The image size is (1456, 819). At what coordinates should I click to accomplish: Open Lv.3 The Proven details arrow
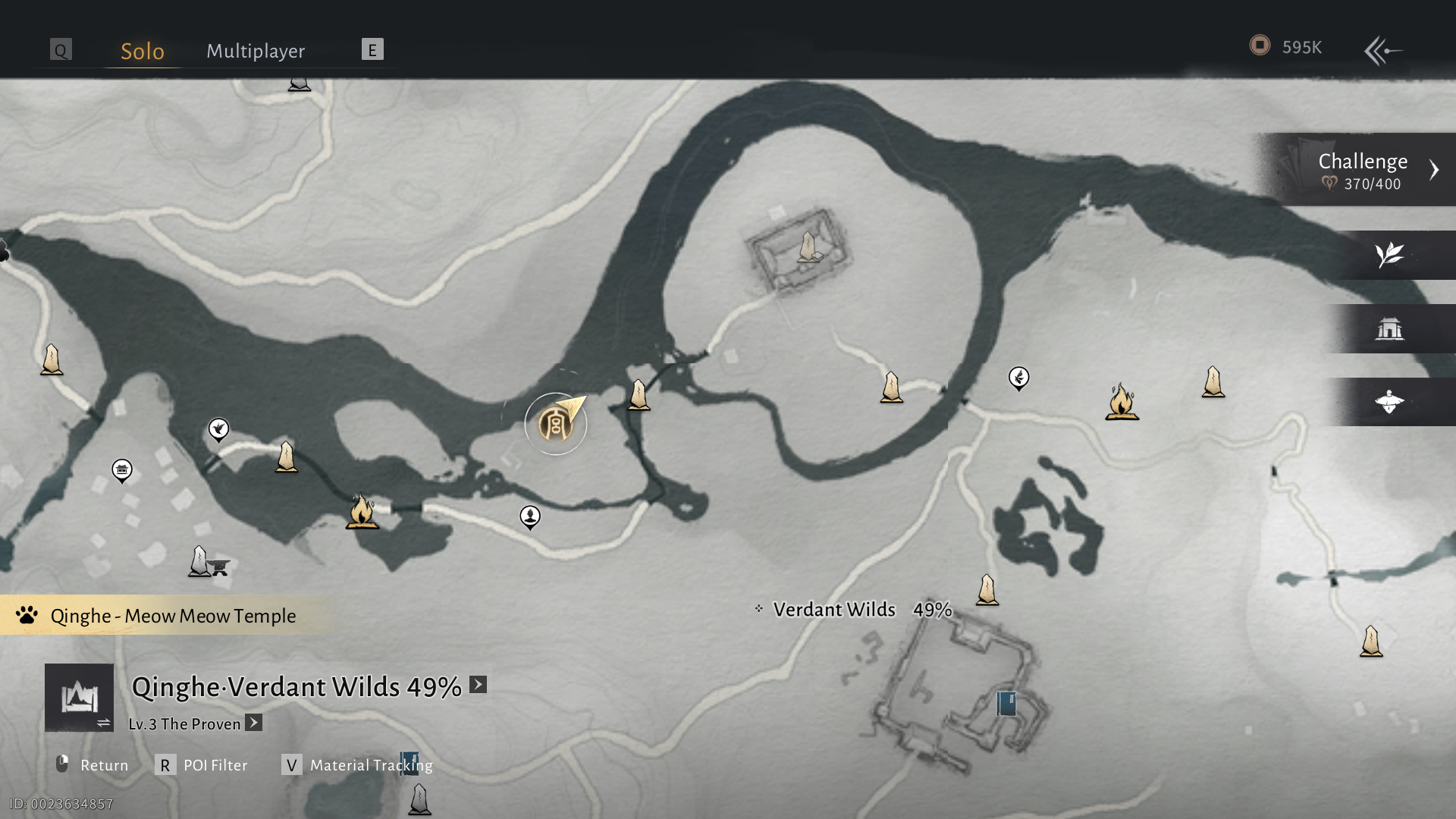click(254, 723)
